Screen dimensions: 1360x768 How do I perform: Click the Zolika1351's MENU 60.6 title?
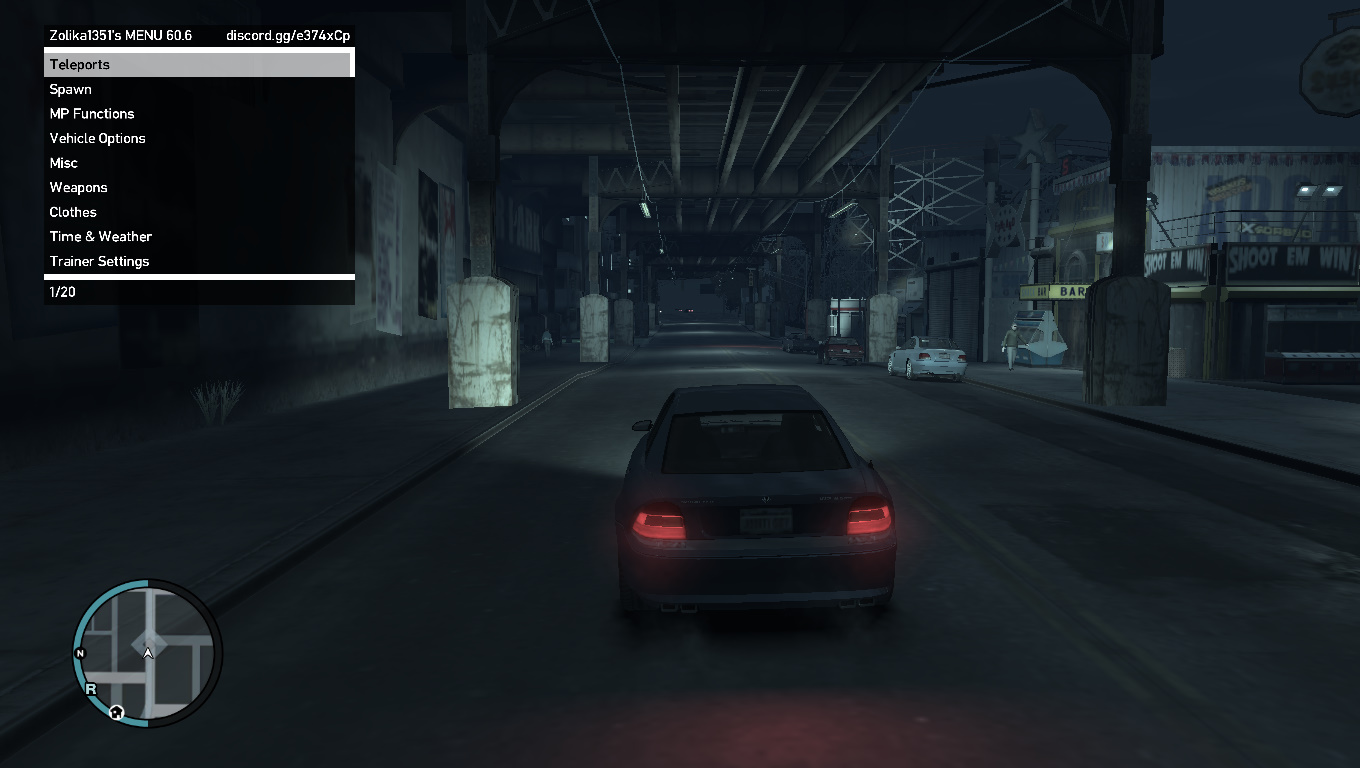pos(118,34)
